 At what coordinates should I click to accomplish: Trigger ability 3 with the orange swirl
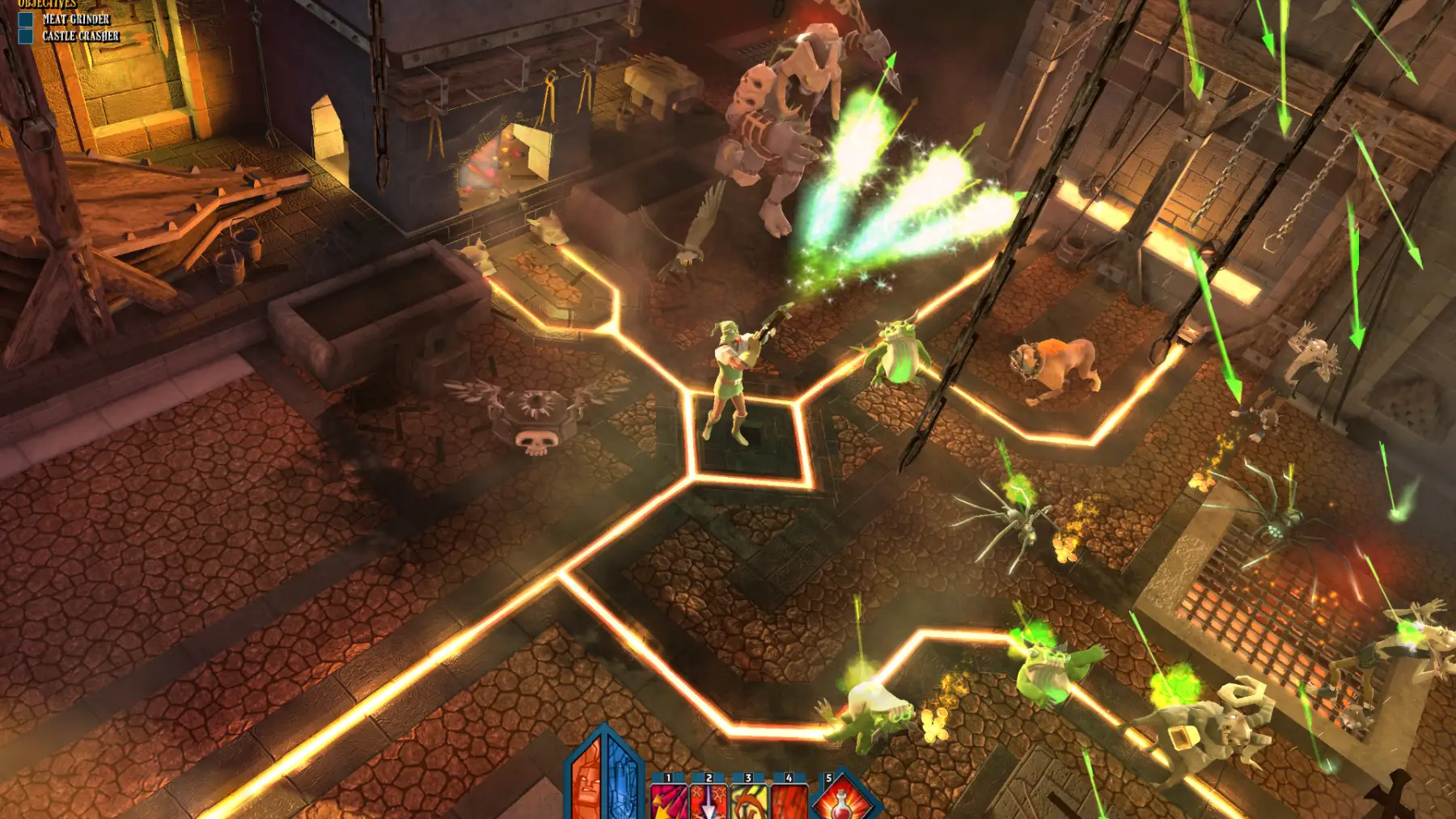[x=749, y=802]
